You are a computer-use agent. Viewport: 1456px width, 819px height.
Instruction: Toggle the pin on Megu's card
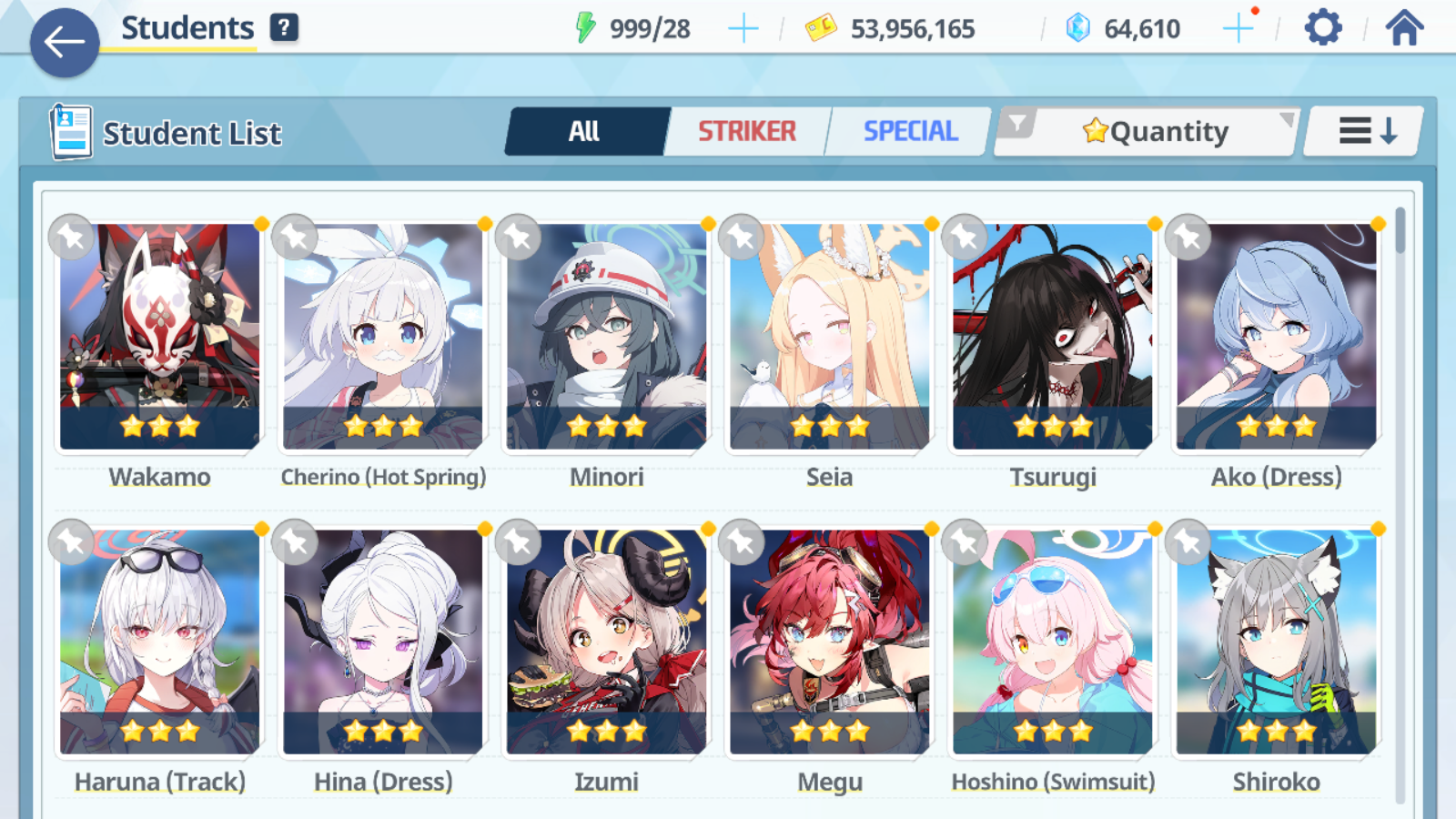741,542
